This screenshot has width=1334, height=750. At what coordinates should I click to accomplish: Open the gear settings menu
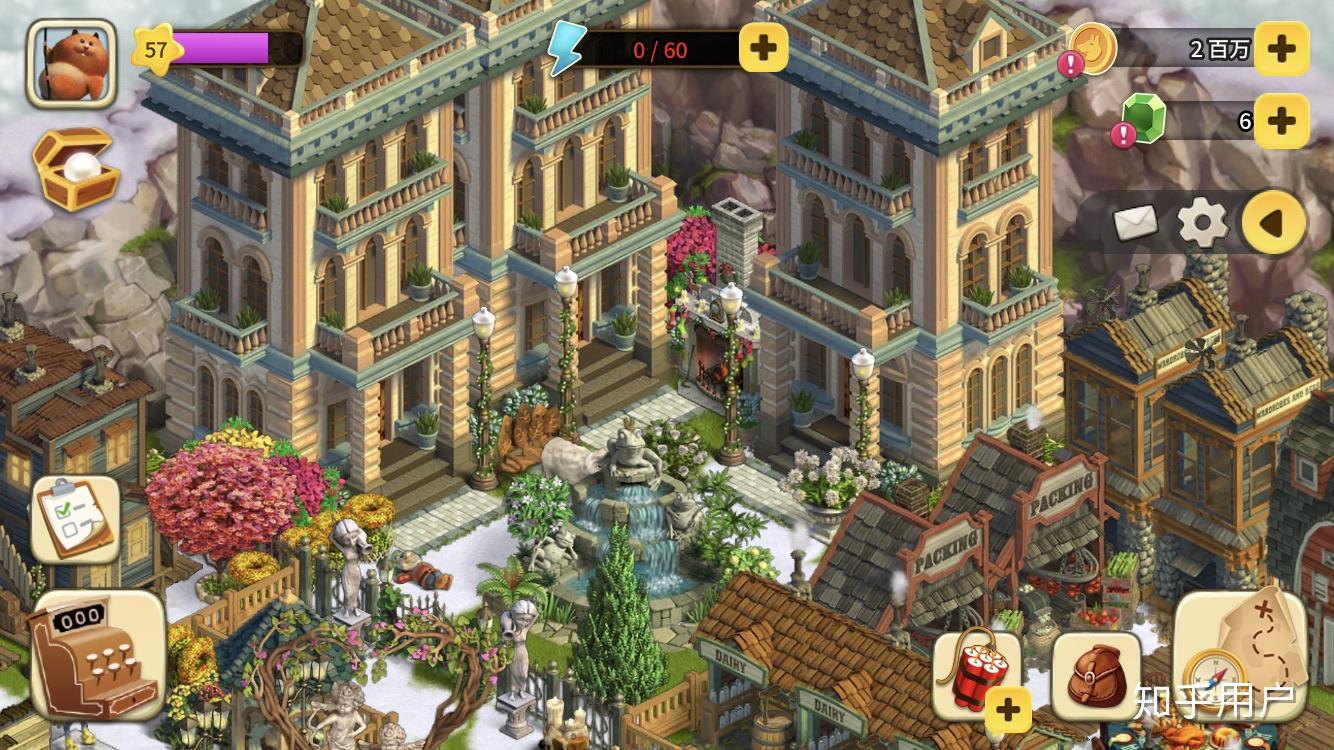pyautogui.click(x=1202, y=222)
